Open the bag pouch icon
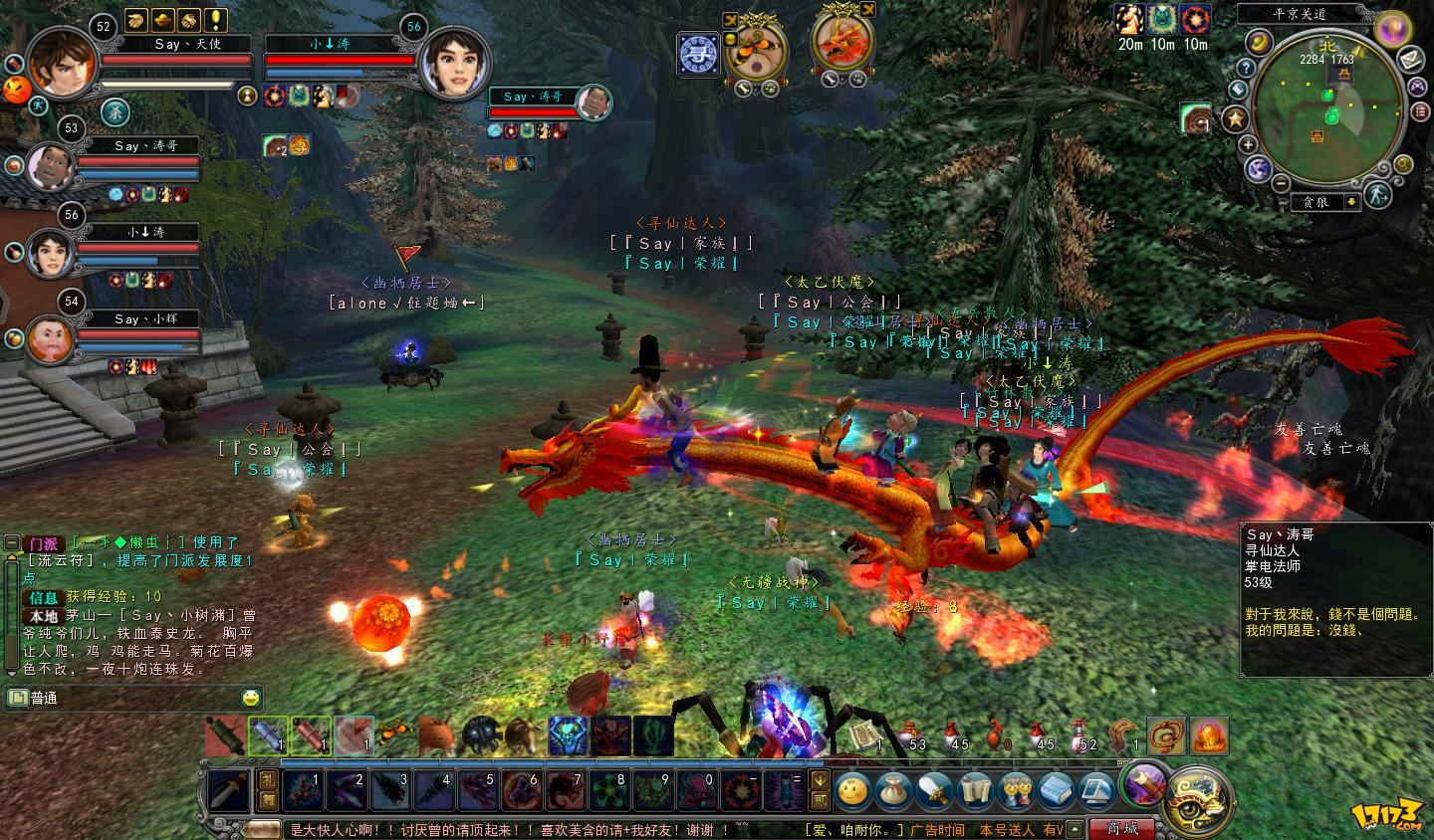Image resolution: width=1434 pixels, height=840 pixels. point(893,791)
